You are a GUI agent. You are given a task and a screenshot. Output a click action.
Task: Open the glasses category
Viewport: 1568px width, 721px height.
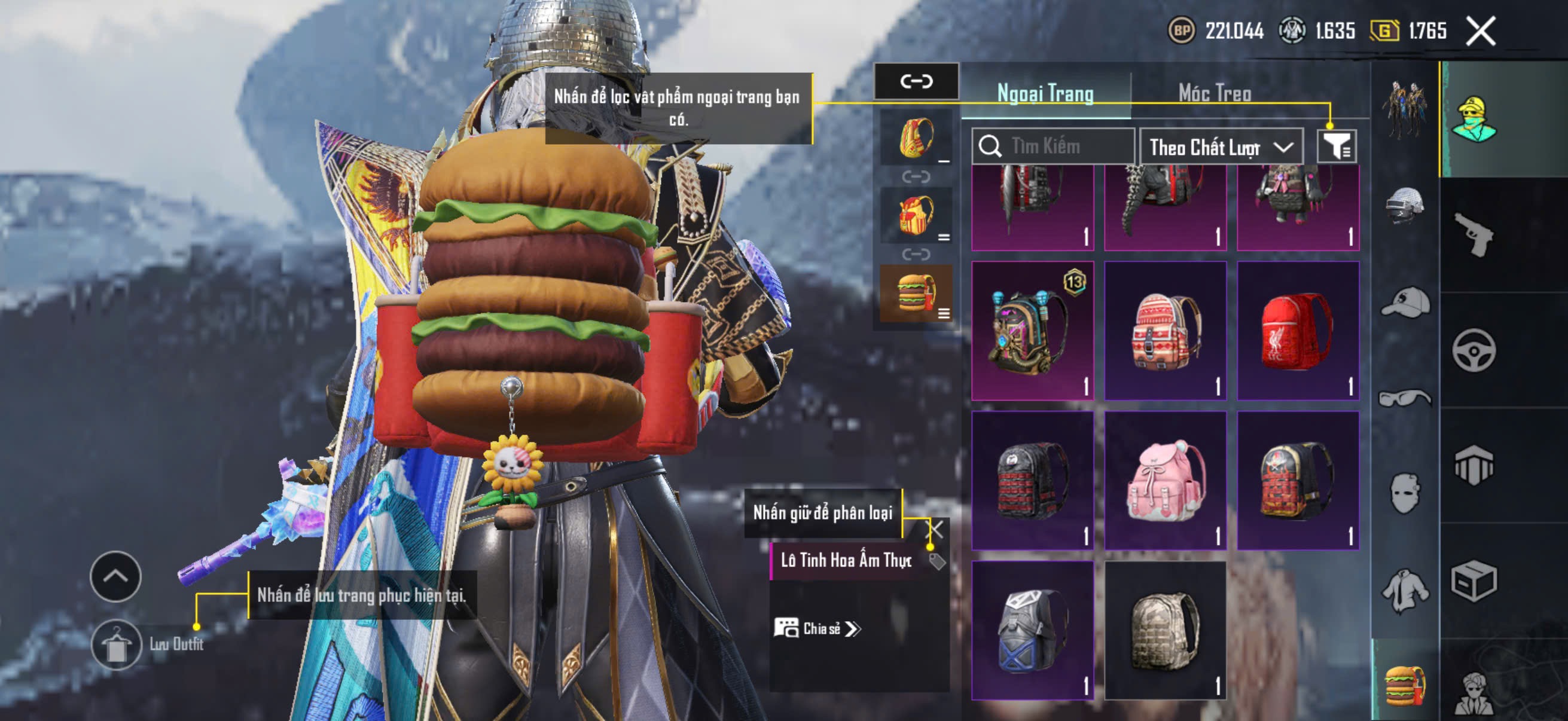[1405, 398]
